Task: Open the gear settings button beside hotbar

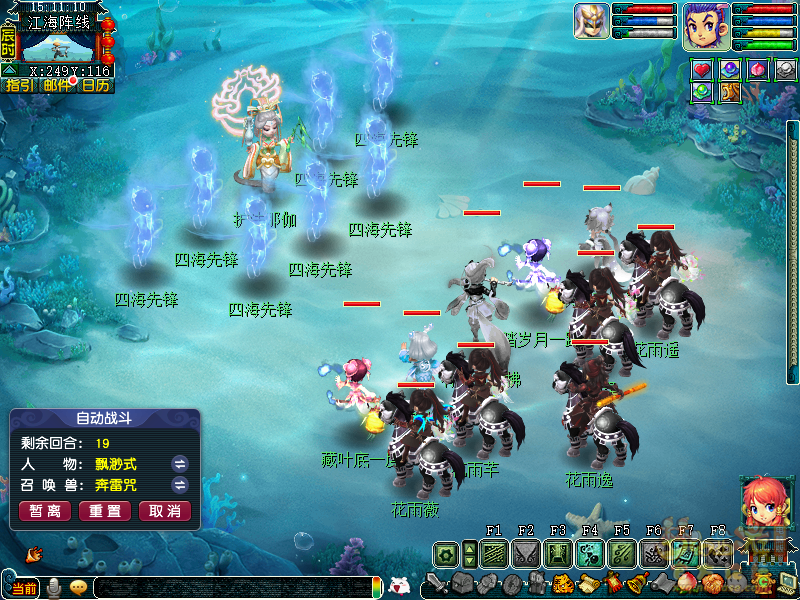Action: 445,553
